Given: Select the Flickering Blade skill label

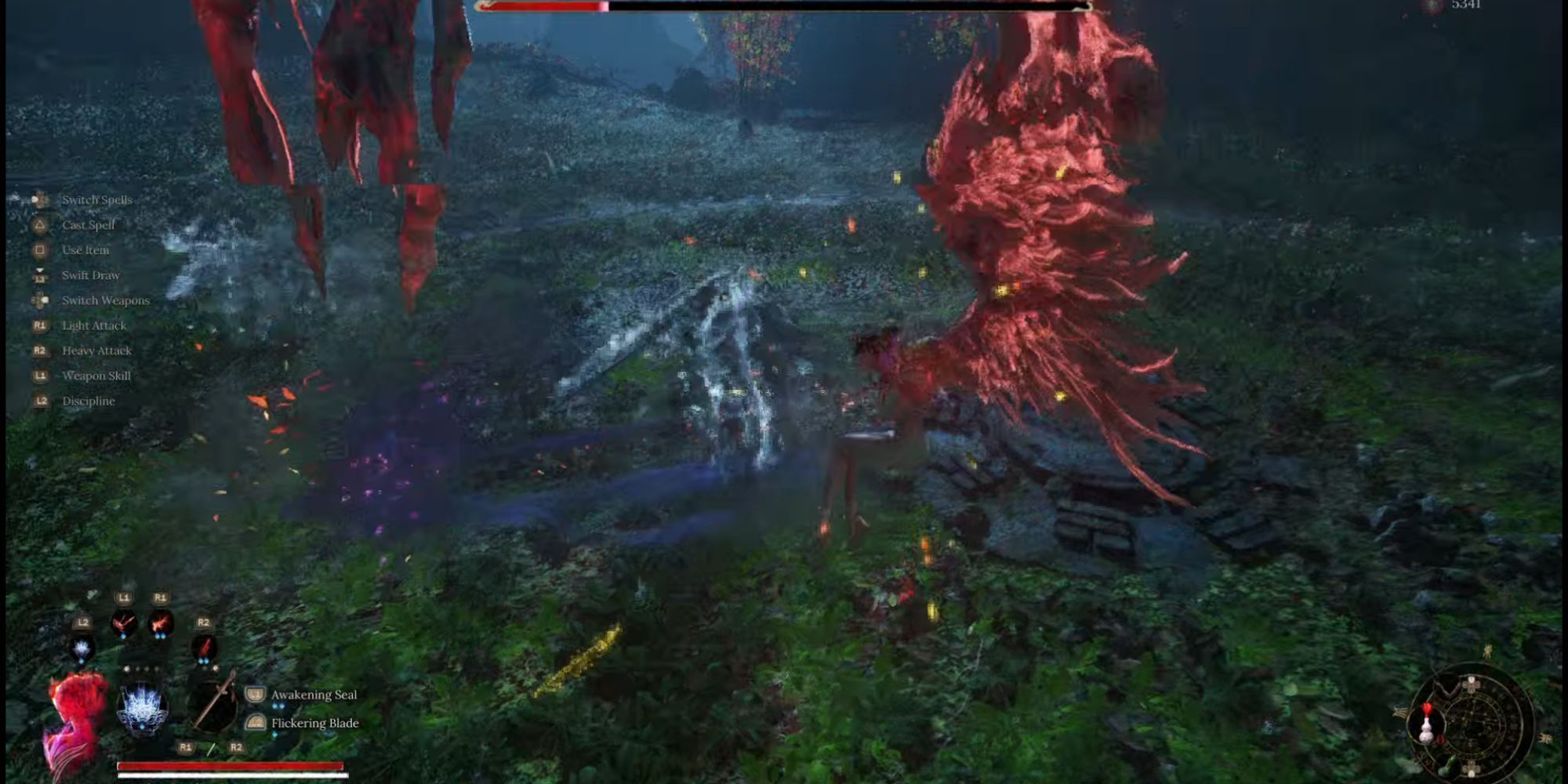Looking at the screenshot, I should click(314, 723).
